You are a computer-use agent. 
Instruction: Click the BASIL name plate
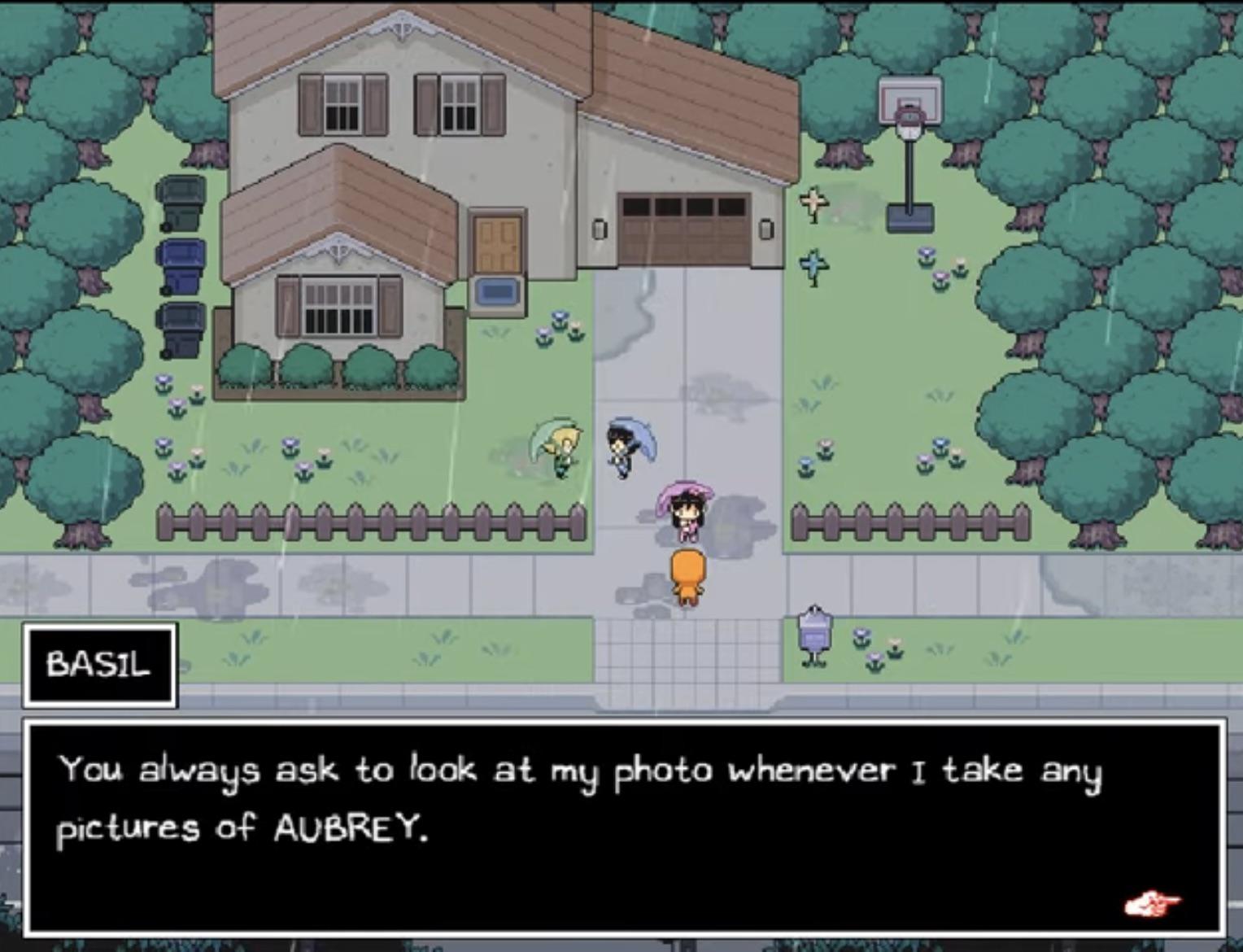[99, 665]
